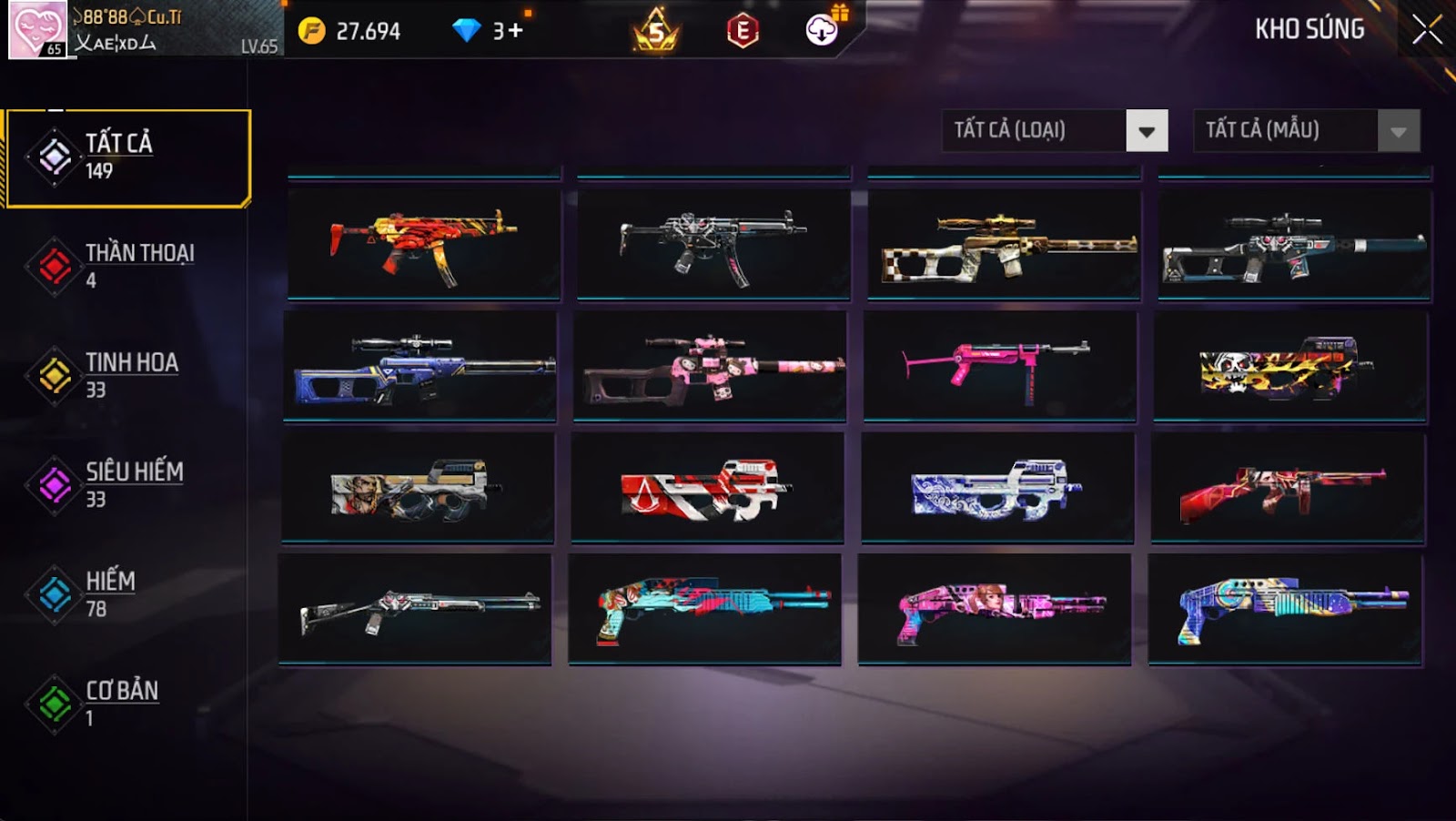Add diamonds using the plus button

pos(515,31)
